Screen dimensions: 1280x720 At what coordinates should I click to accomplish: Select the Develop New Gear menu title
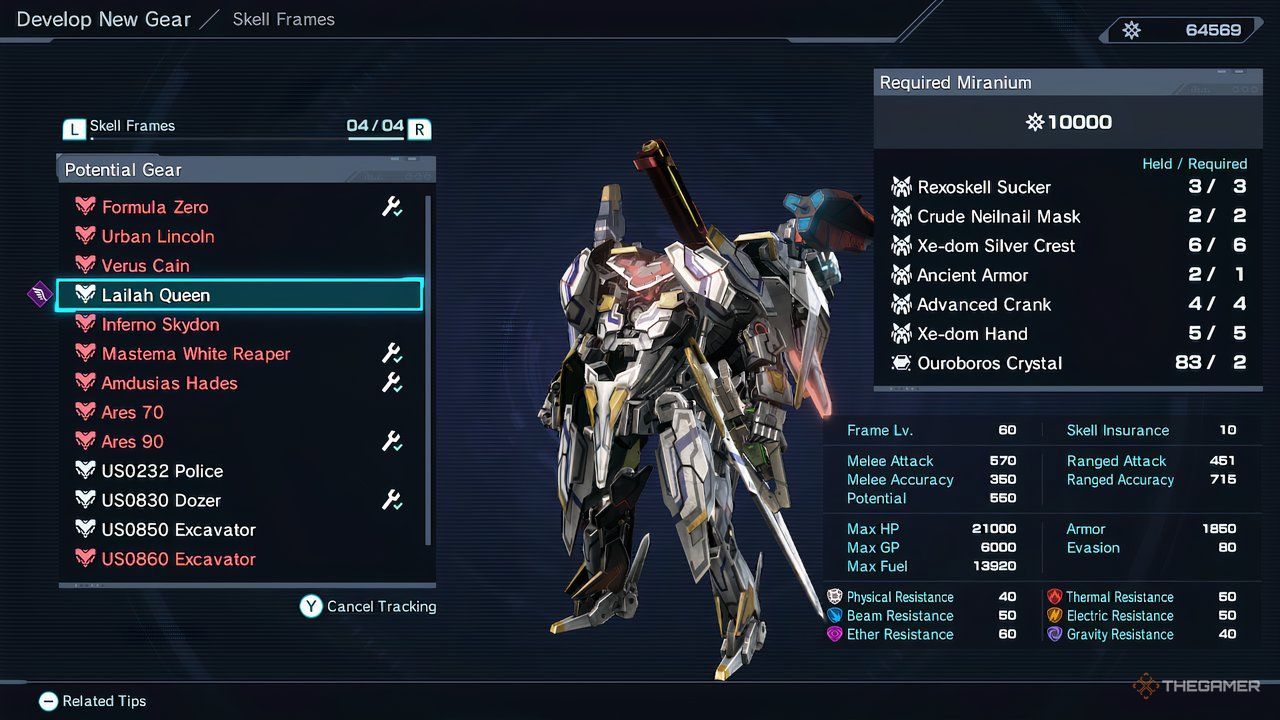coord(101,19)
